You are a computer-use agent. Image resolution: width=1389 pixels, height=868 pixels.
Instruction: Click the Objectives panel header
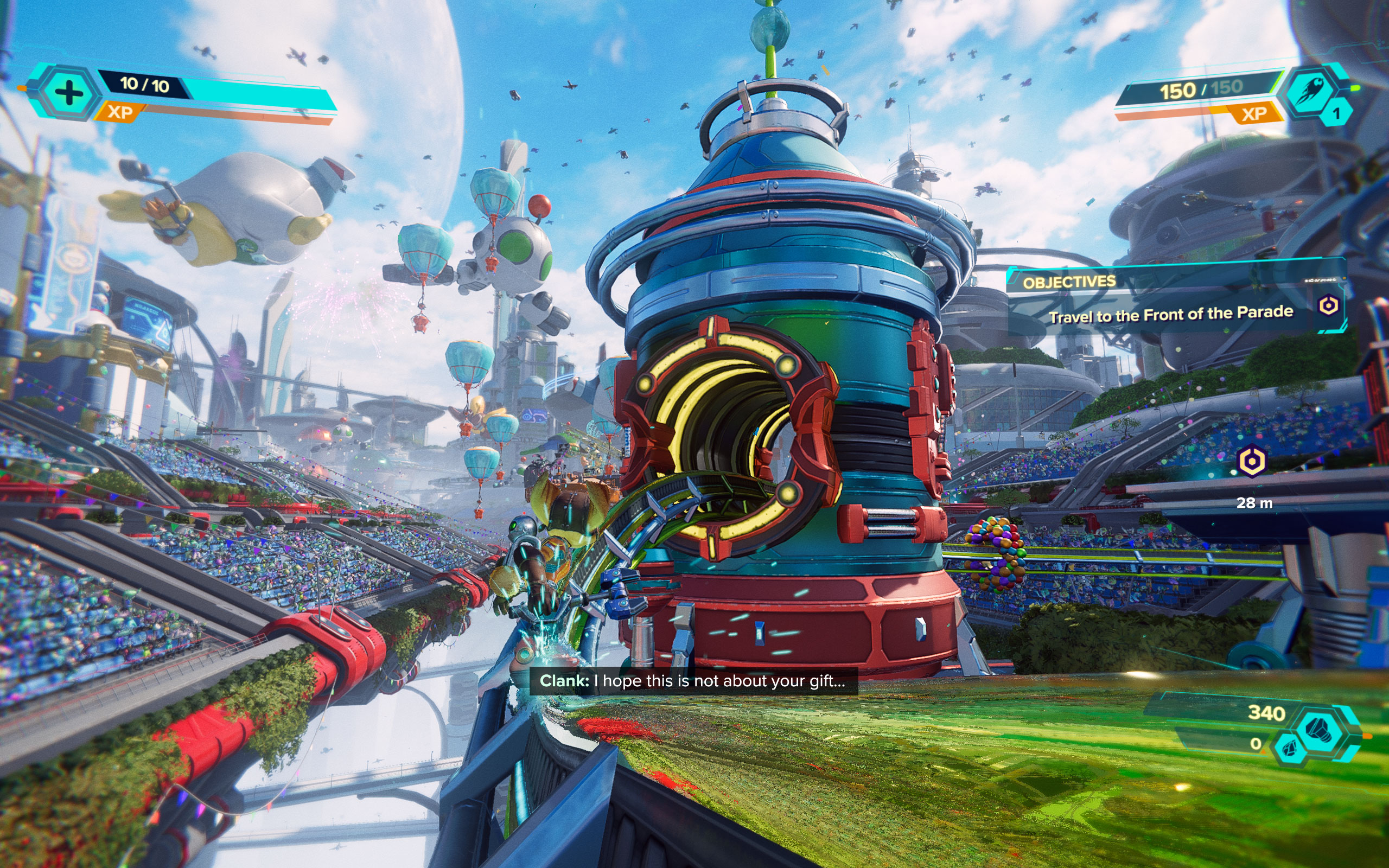pyautogui.click(x=1069, y=282)
